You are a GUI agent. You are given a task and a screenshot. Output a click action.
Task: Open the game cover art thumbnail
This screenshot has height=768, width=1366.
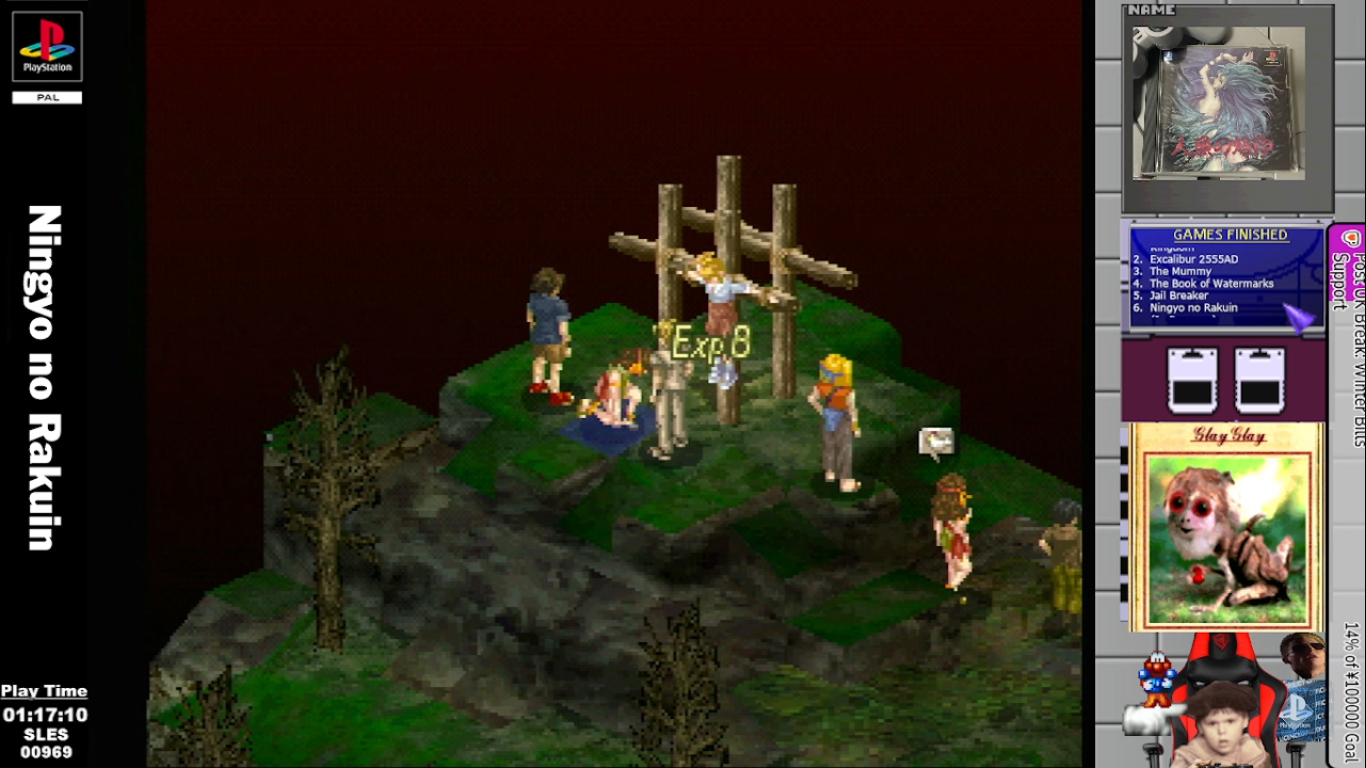[1218, 103]
